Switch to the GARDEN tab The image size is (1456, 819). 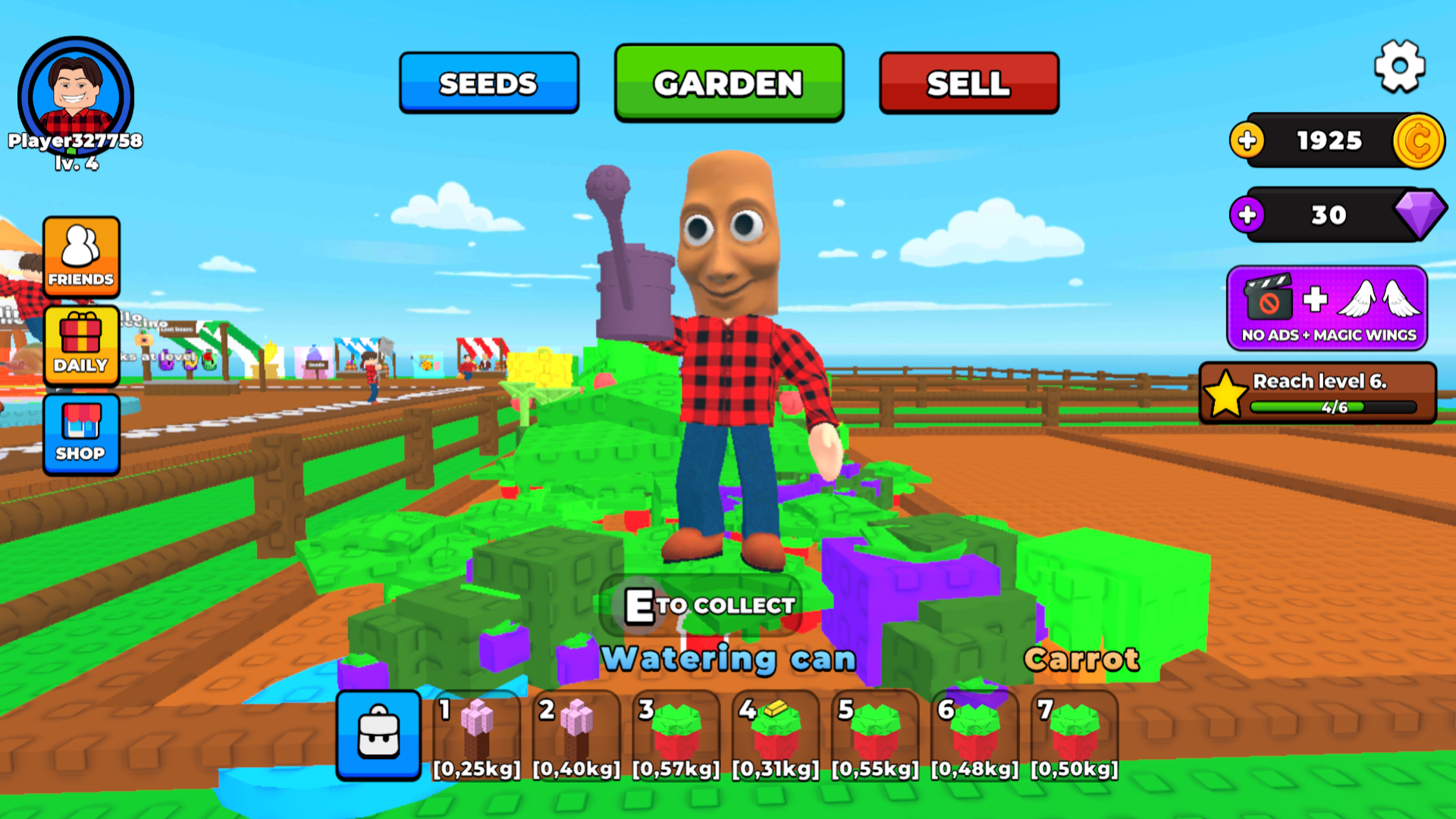pos(728,83)
